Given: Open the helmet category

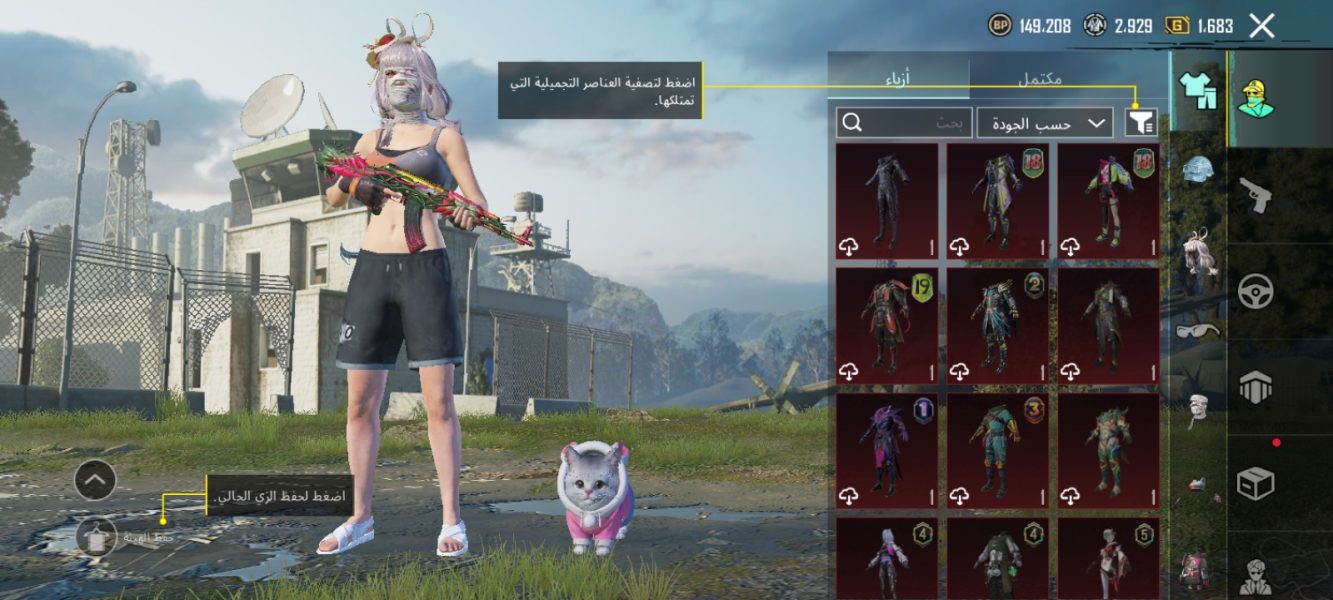Looking at the screenshot, I should click(1197, 168).
